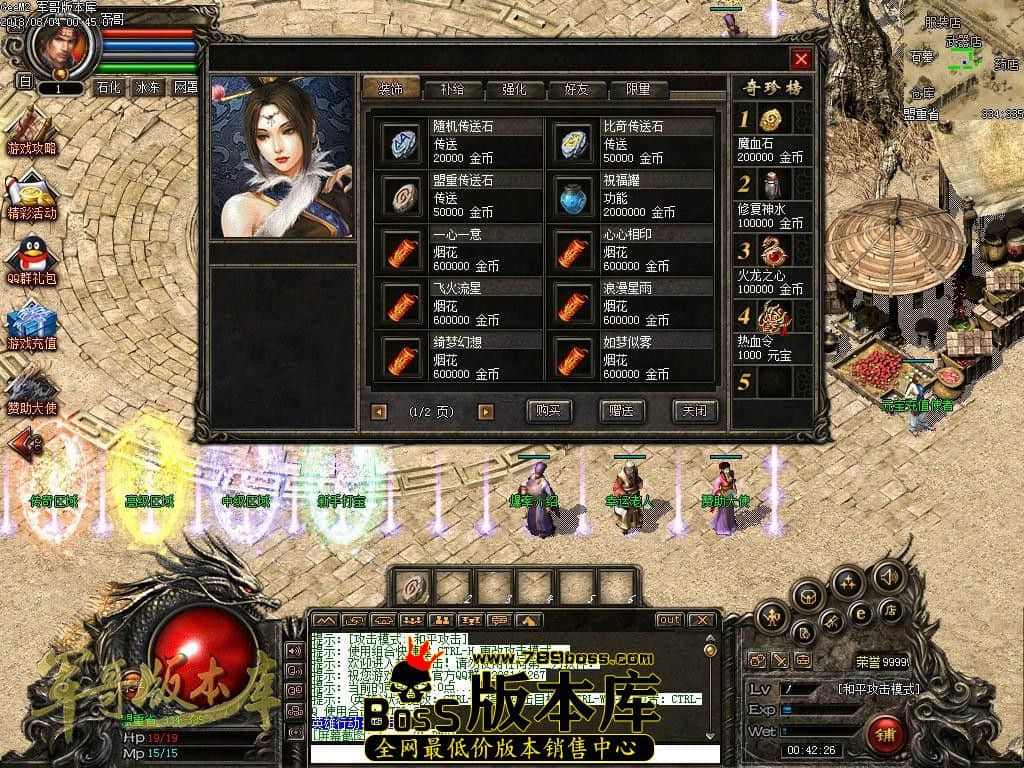Screen dimensions: 1024x768
Task: Select the 祝福罐 blue jar item
Action: pyautogui.click(x=574, y=196)
